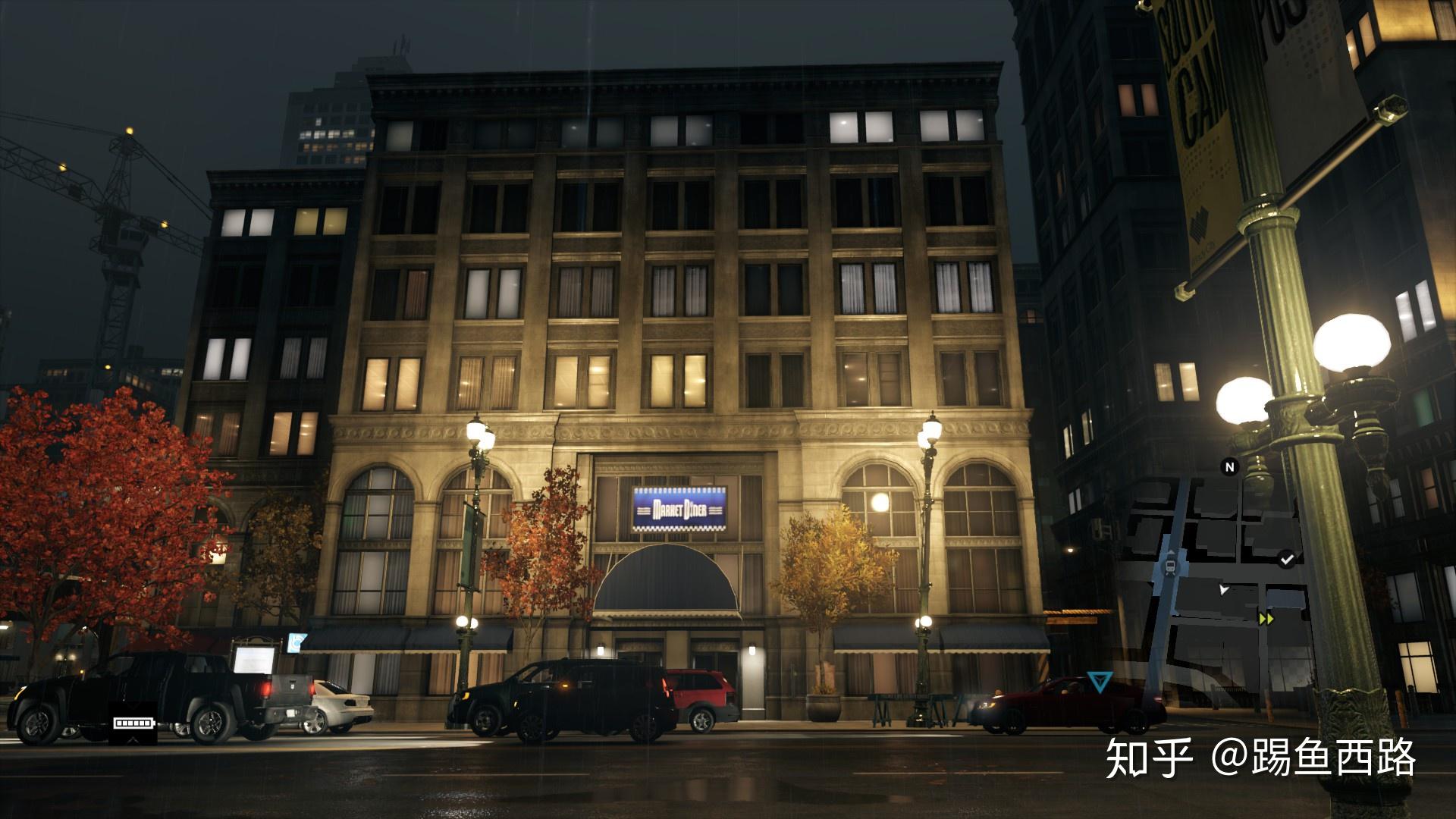Select the blue triangle waypoint marker
The height and width of the screenshot is (819, 1456).
tap(1096, 680)
